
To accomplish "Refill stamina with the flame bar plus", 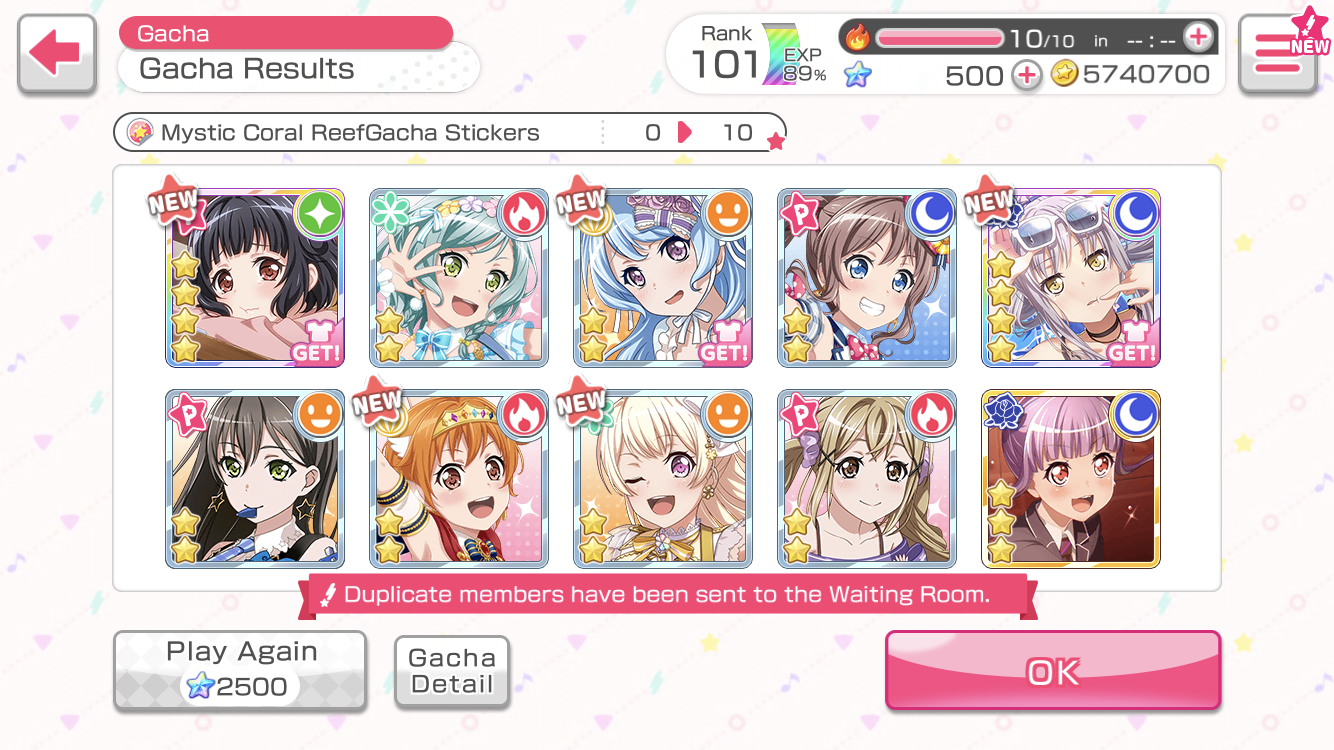I will pyautogui.click(x=1197, y=38).
